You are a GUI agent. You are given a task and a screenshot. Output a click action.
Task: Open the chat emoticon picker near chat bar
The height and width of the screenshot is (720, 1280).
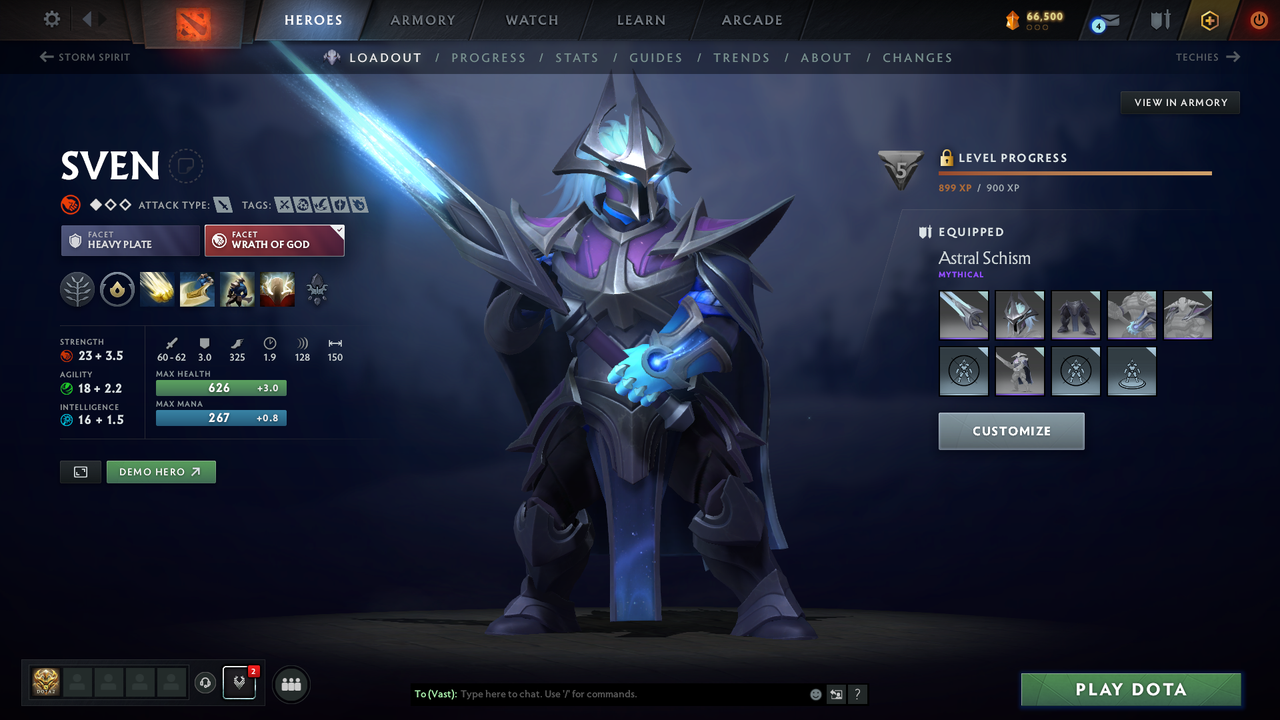click(x=815, y=693)
